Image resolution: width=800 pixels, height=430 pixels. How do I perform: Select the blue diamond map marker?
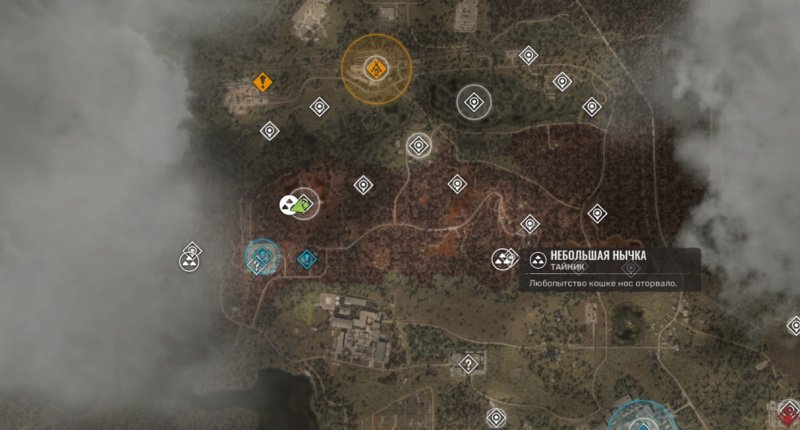(306, 260)
